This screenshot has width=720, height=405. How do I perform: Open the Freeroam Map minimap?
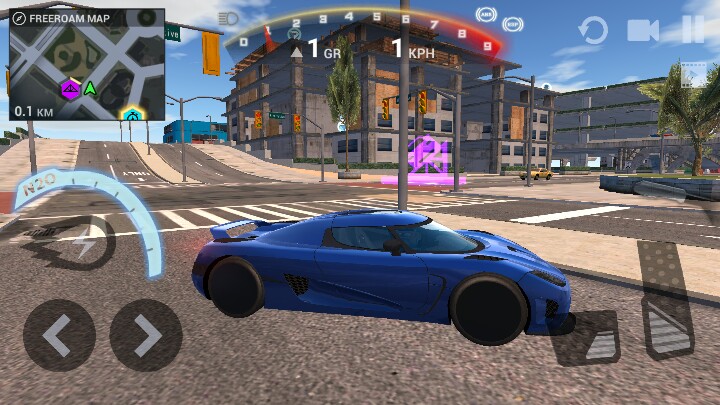click(87, 64)
